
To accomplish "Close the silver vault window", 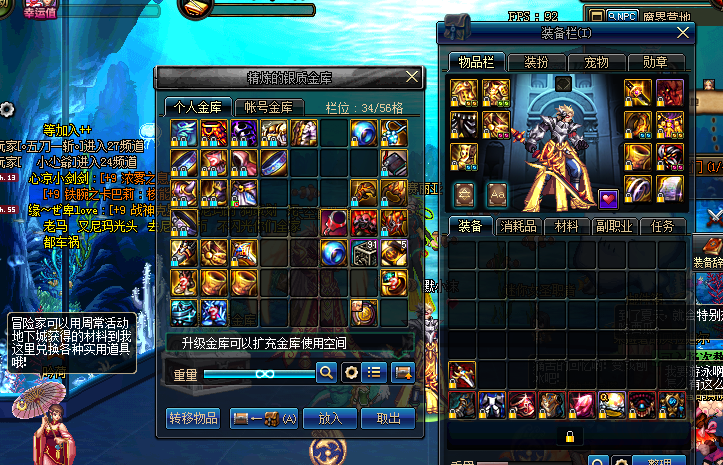I will 412,76.
